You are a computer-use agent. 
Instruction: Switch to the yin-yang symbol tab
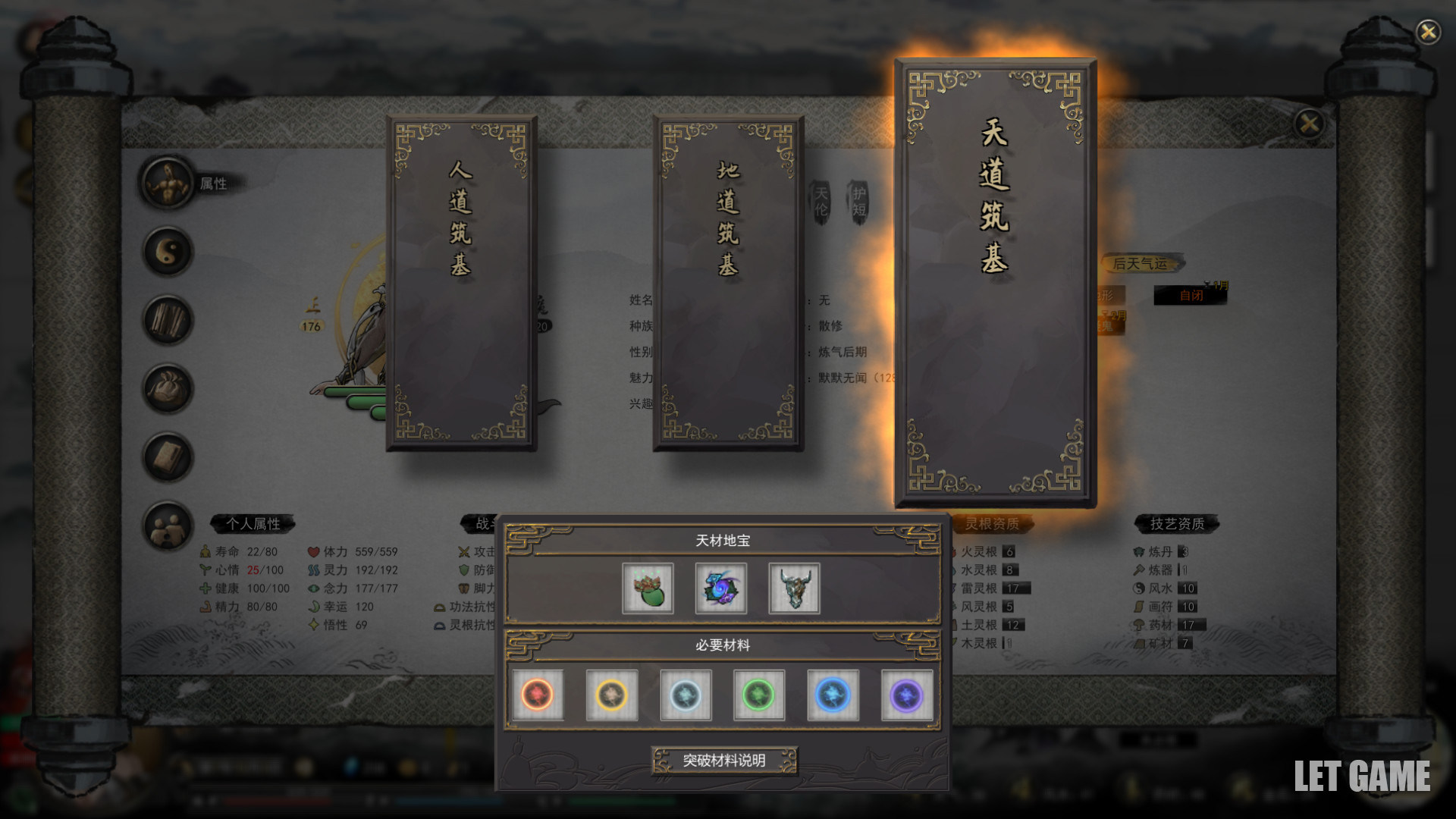pyautogui.click(x=168, y=252)
